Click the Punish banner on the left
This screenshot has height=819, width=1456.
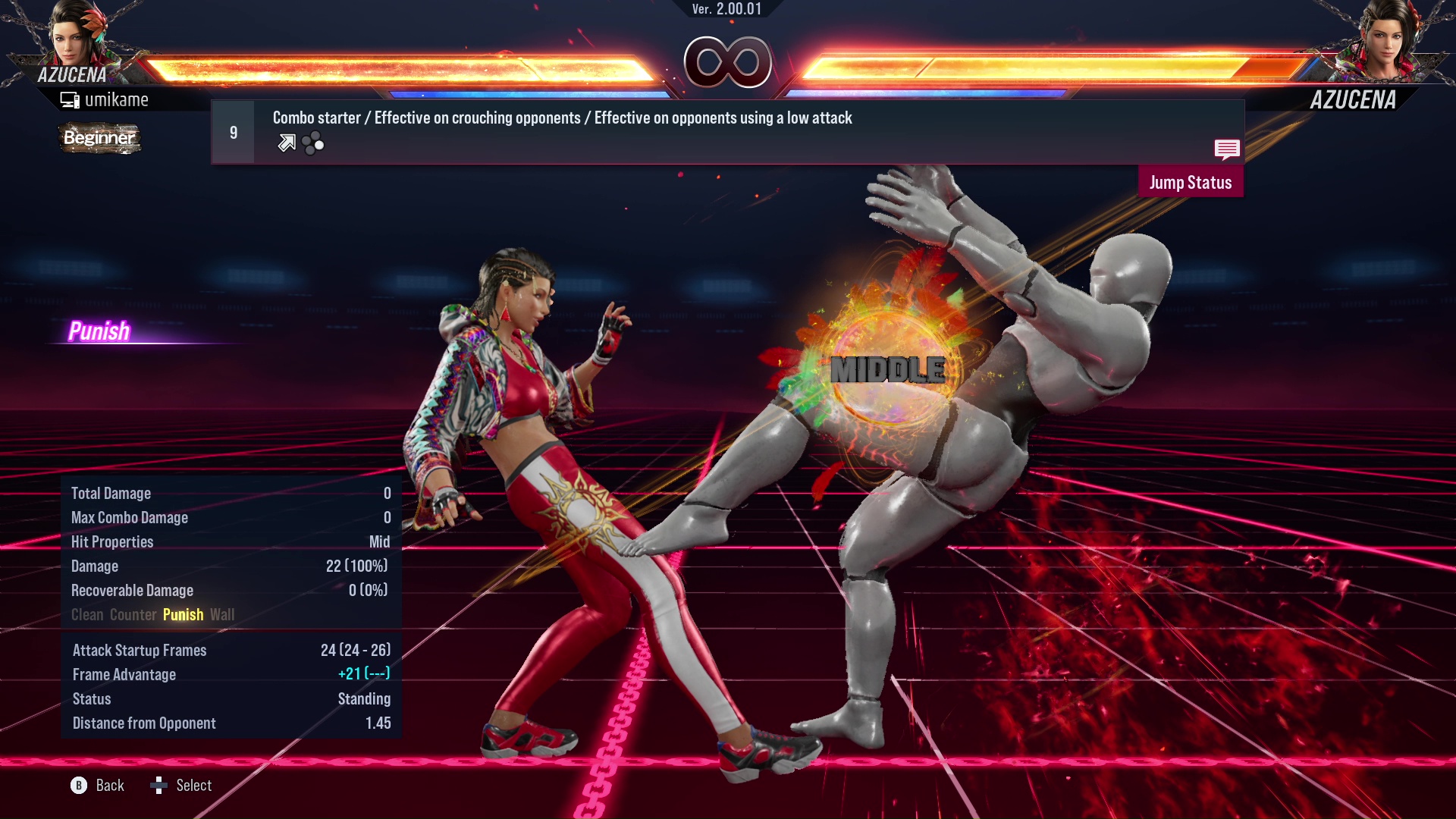(99, 331)
